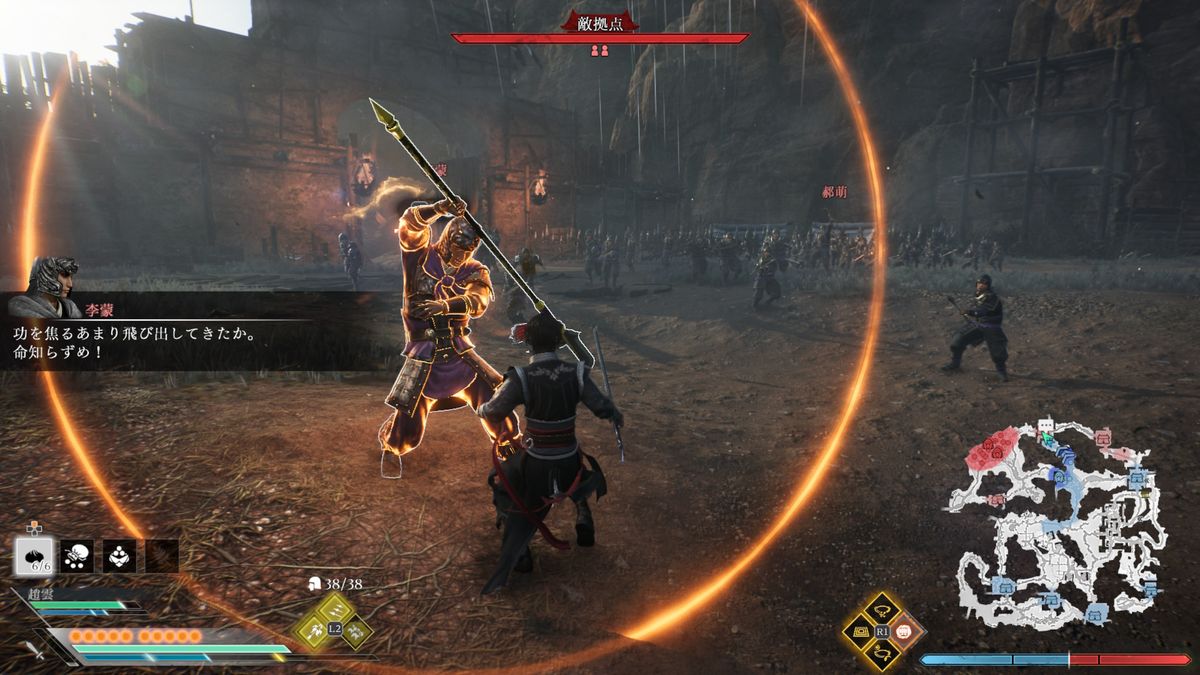Use the left battle art diamond
This screenshot has height=675, width=1200.
(x=859, y=631)
